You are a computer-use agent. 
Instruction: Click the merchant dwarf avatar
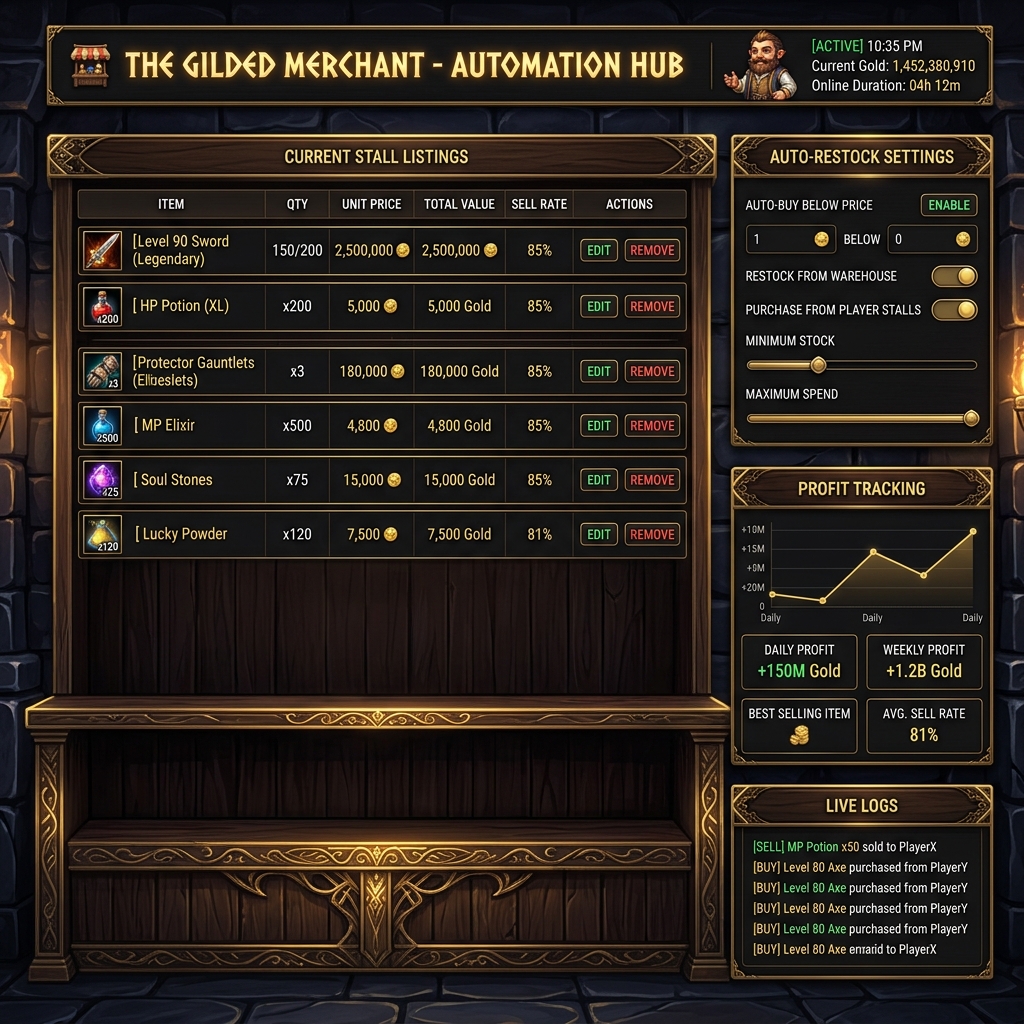pos(762,66)
